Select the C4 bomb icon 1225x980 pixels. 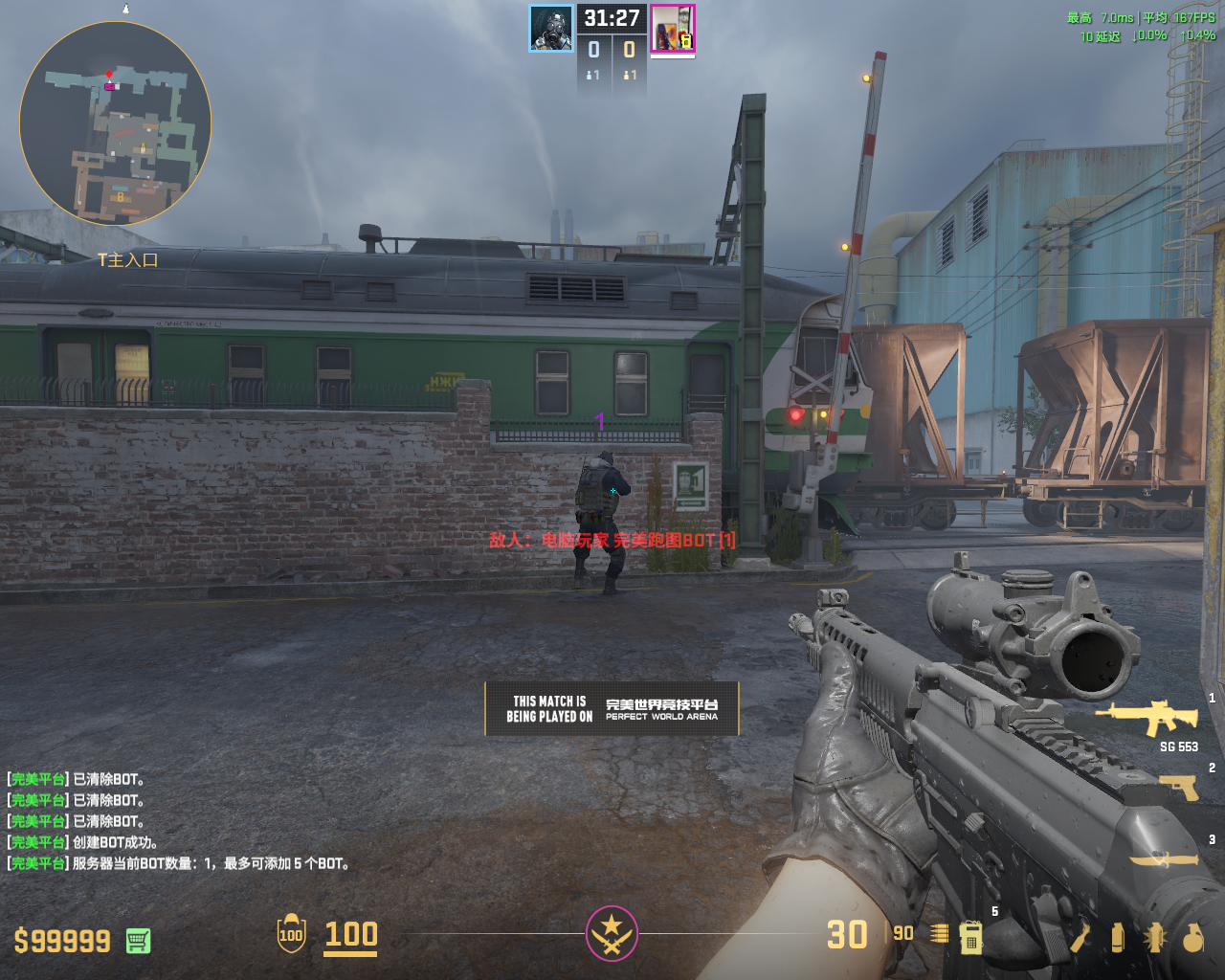pos(970,937)
